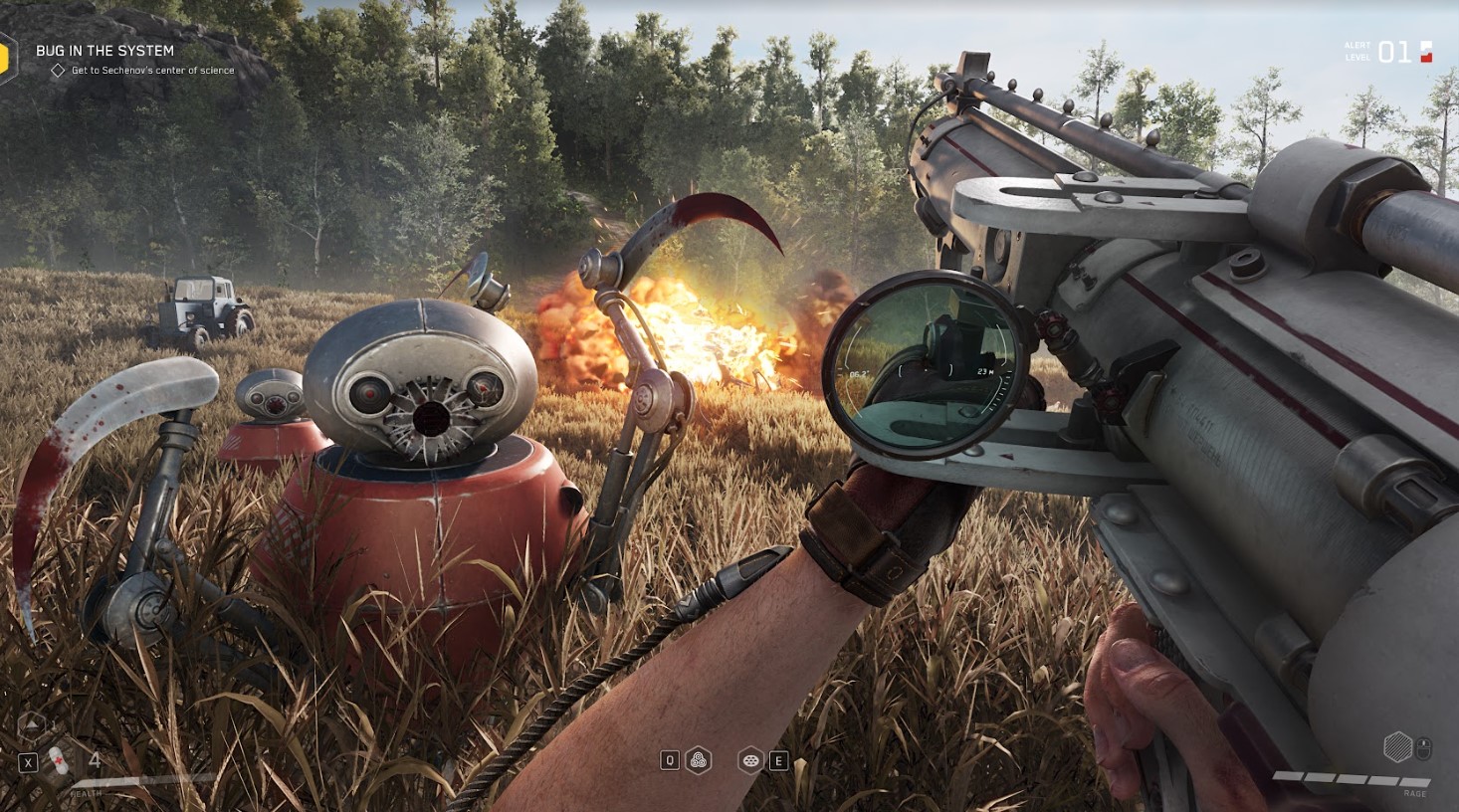Viewport: 1459px width, 812px height.
Task: Select the ammo drum hexagon icon
Action: point(751,760)
